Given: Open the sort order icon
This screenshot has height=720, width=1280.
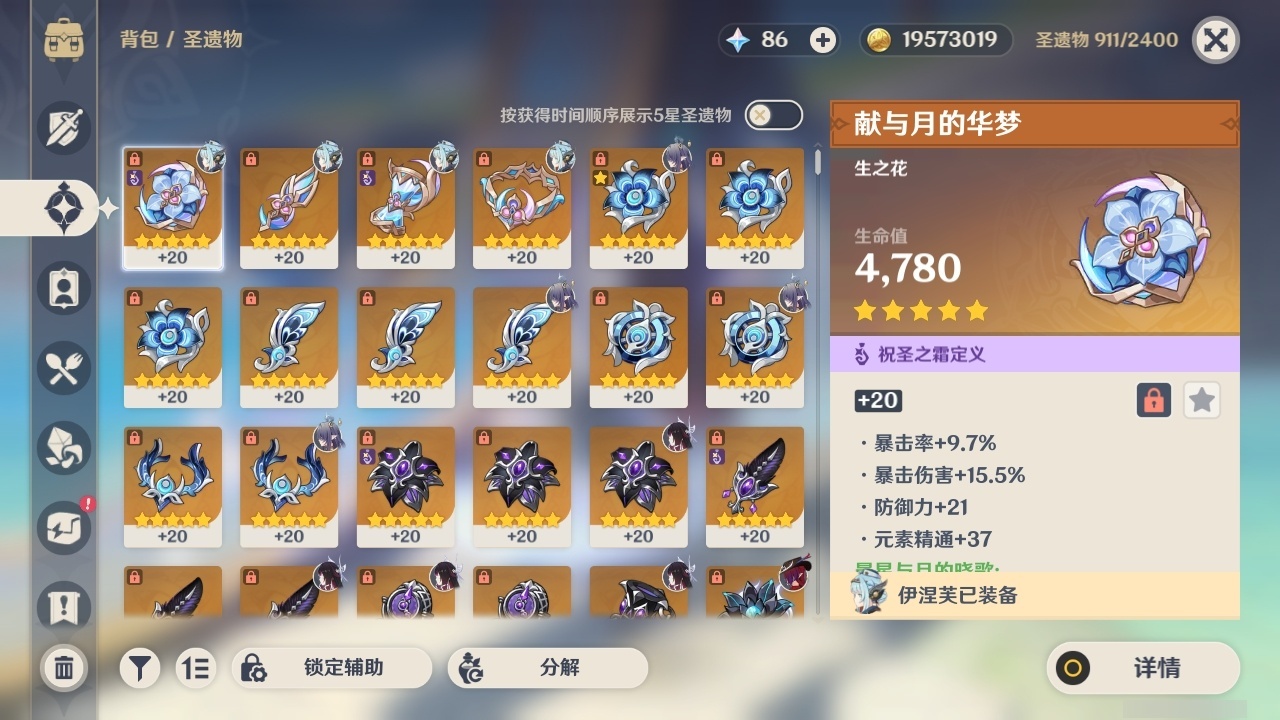Looking at the screenshot, I should pos(196,668).
